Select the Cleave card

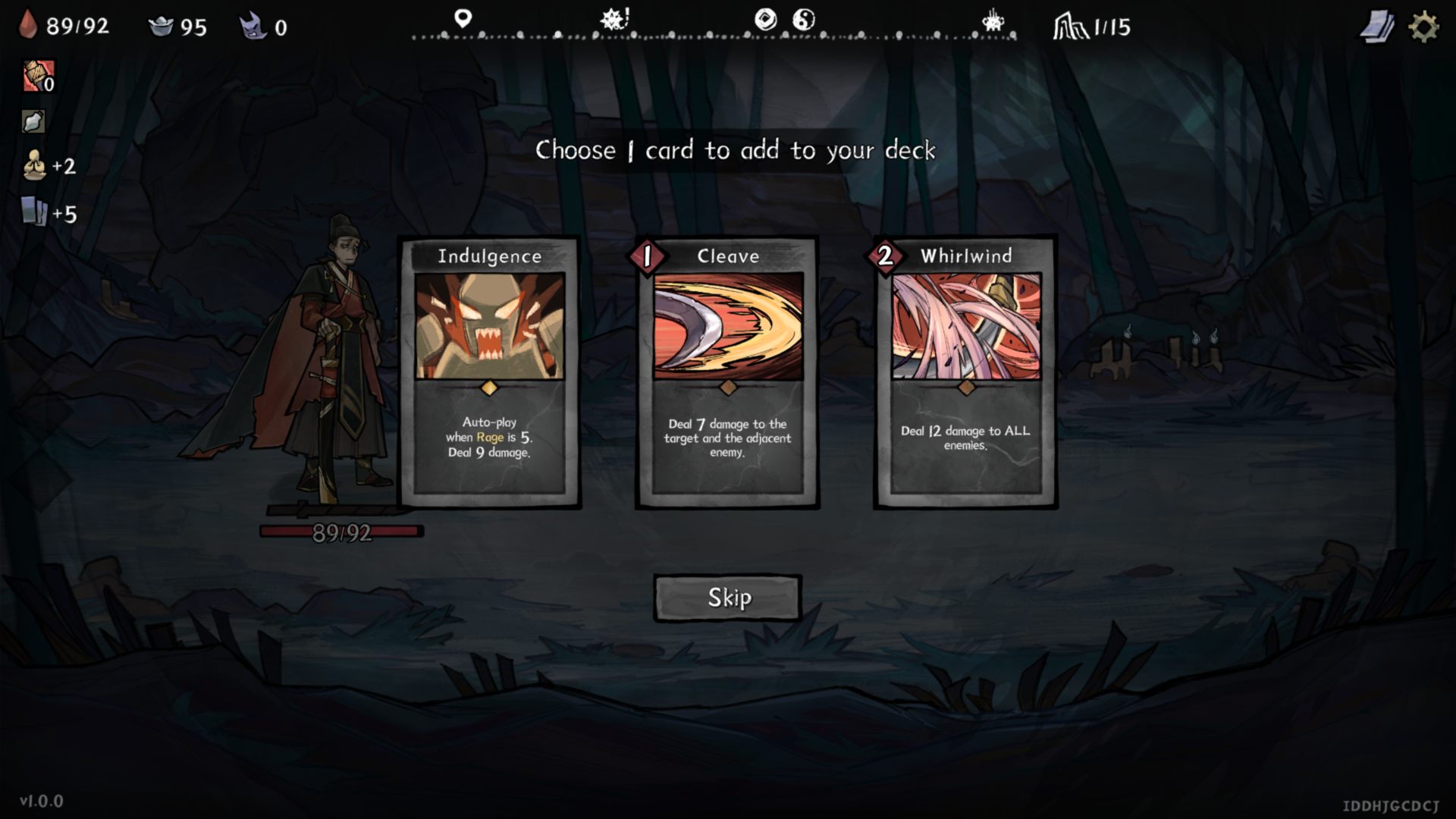point(728,372)
